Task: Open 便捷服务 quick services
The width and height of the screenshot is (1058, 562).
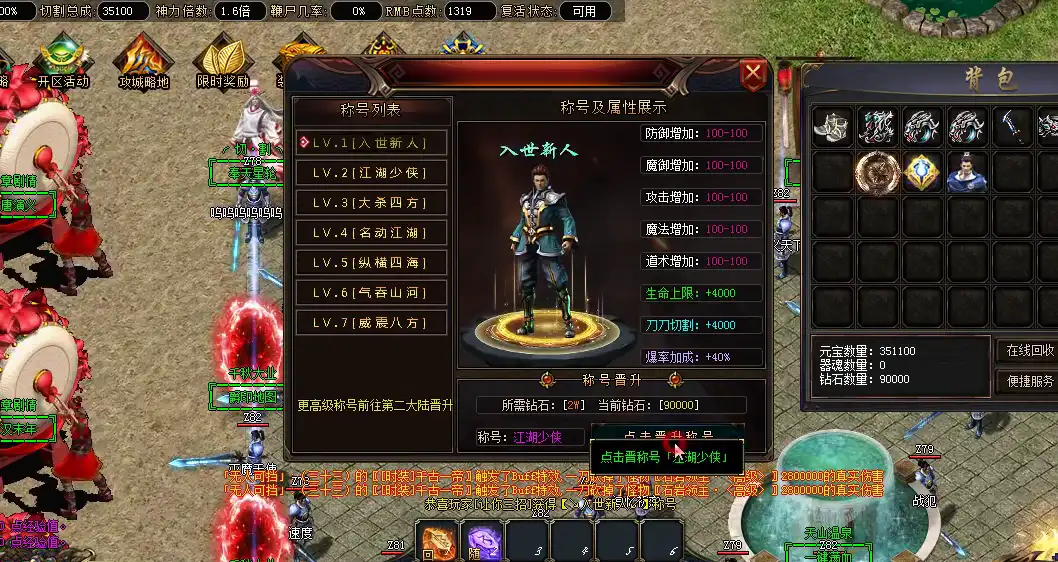Action: point(1029,381)
